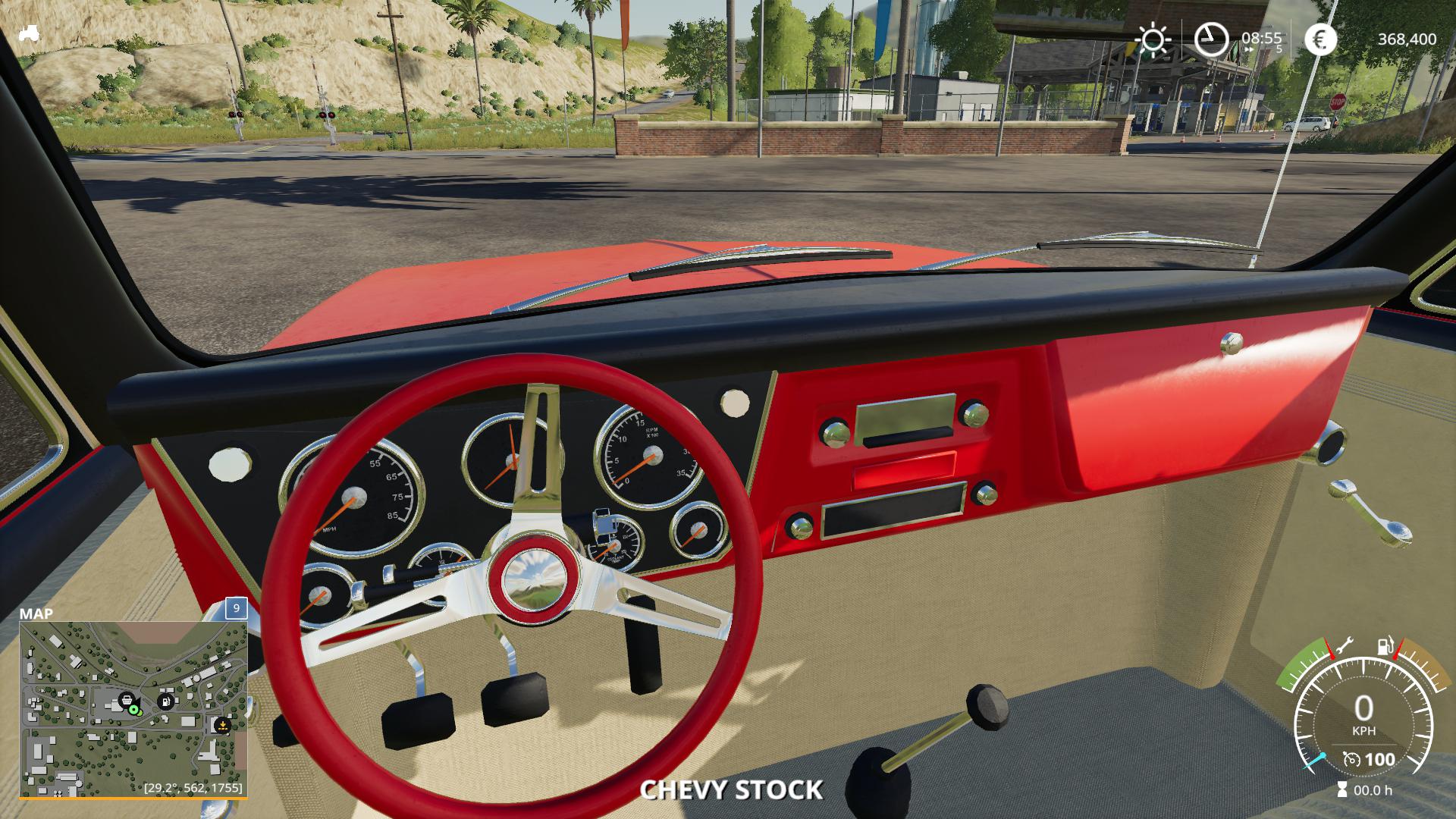Click the fuel station marker on minimap

[x=165, y=701]
